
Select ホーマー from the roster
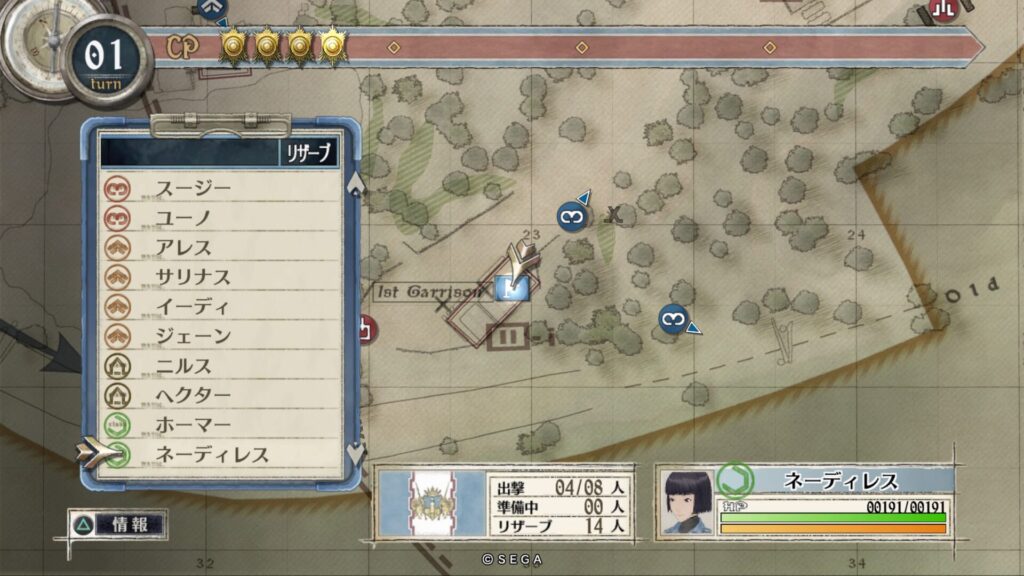[x=193, y=425]
